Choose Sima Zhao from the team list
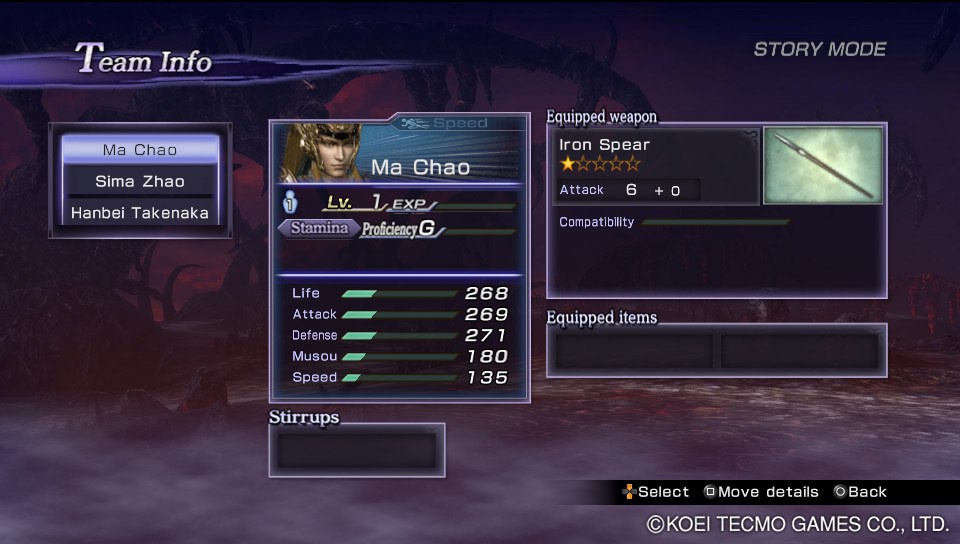This screenshot has width=960, height=544. [140, 181]
